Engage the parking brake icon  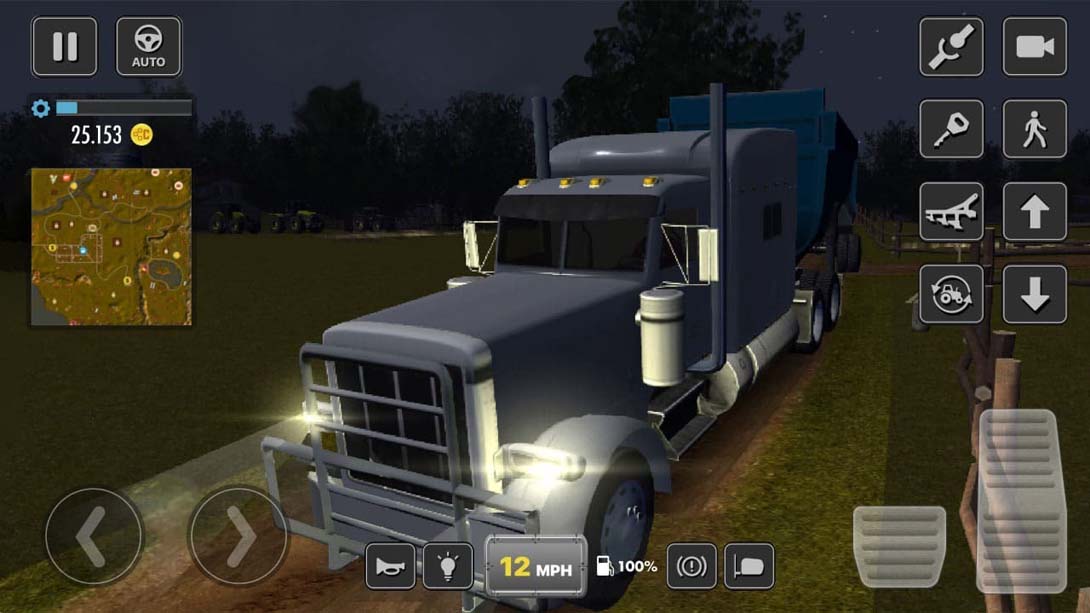coord(691,567)
